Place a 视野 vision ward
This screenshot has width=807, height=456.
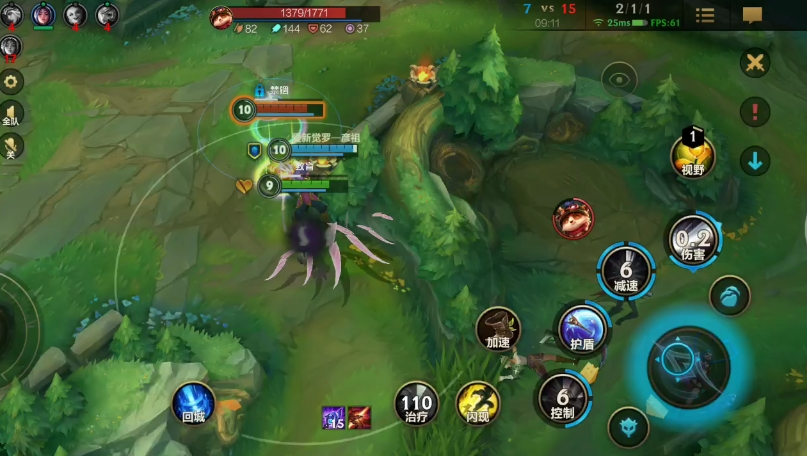693,155
